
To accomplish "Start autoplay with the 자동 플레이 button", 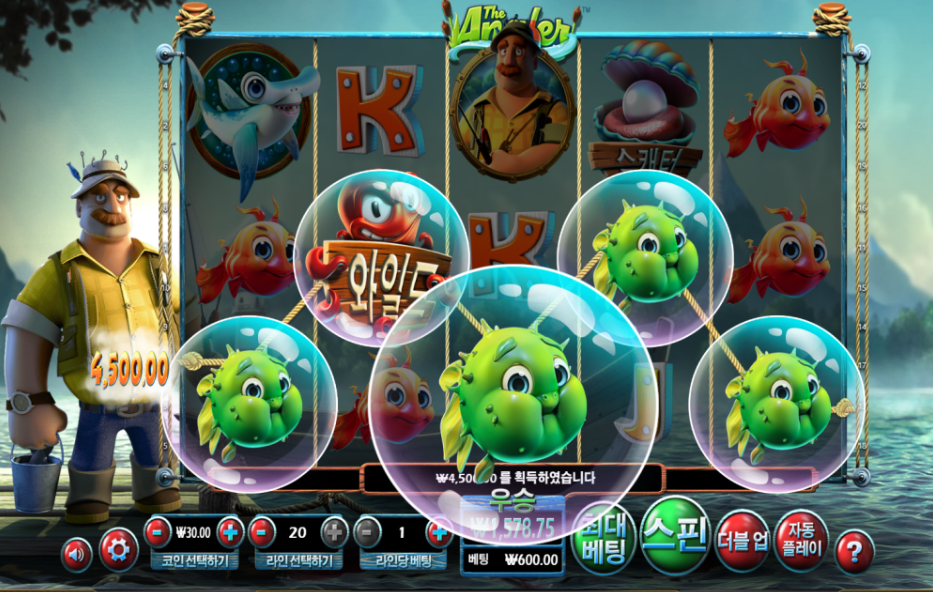I will pyautogui.click(x=801, y=540).
